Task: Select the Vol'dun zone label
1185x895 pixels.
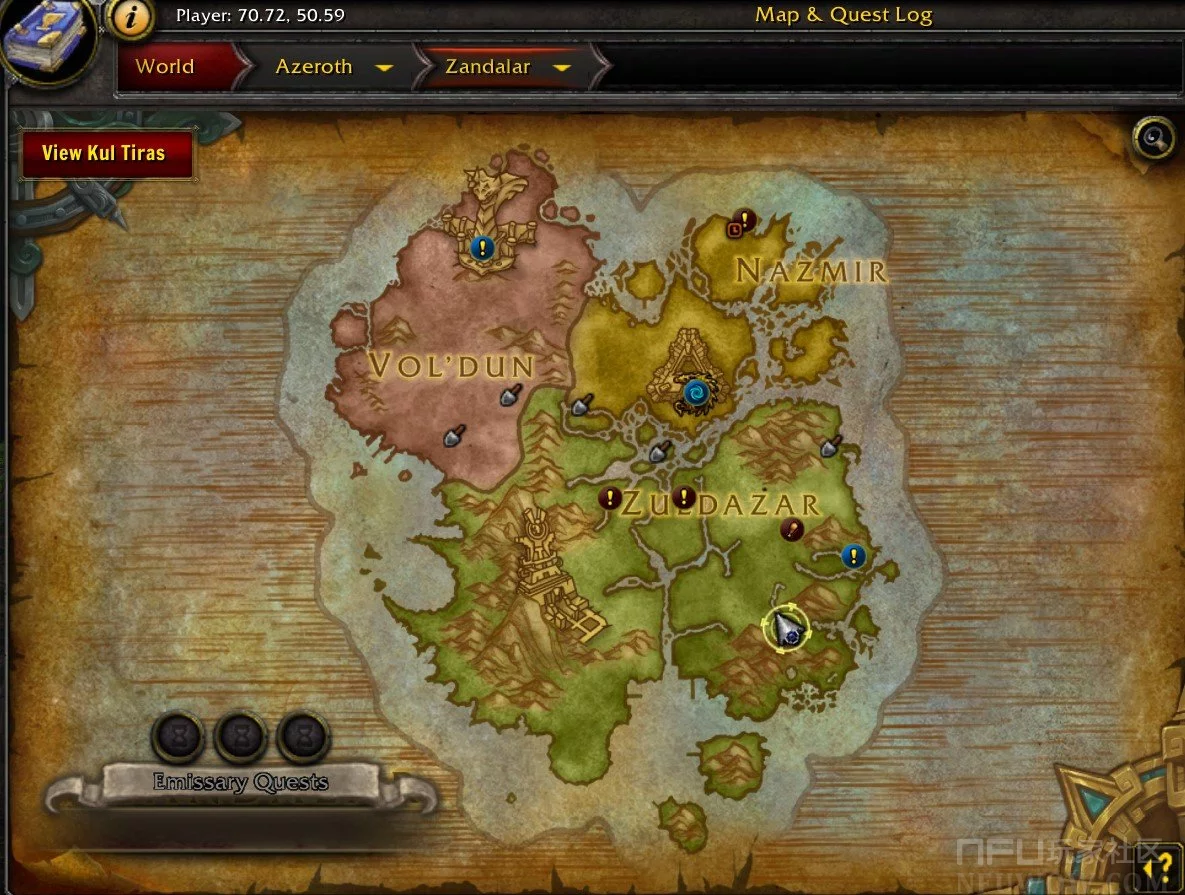Action: (451, 366)
